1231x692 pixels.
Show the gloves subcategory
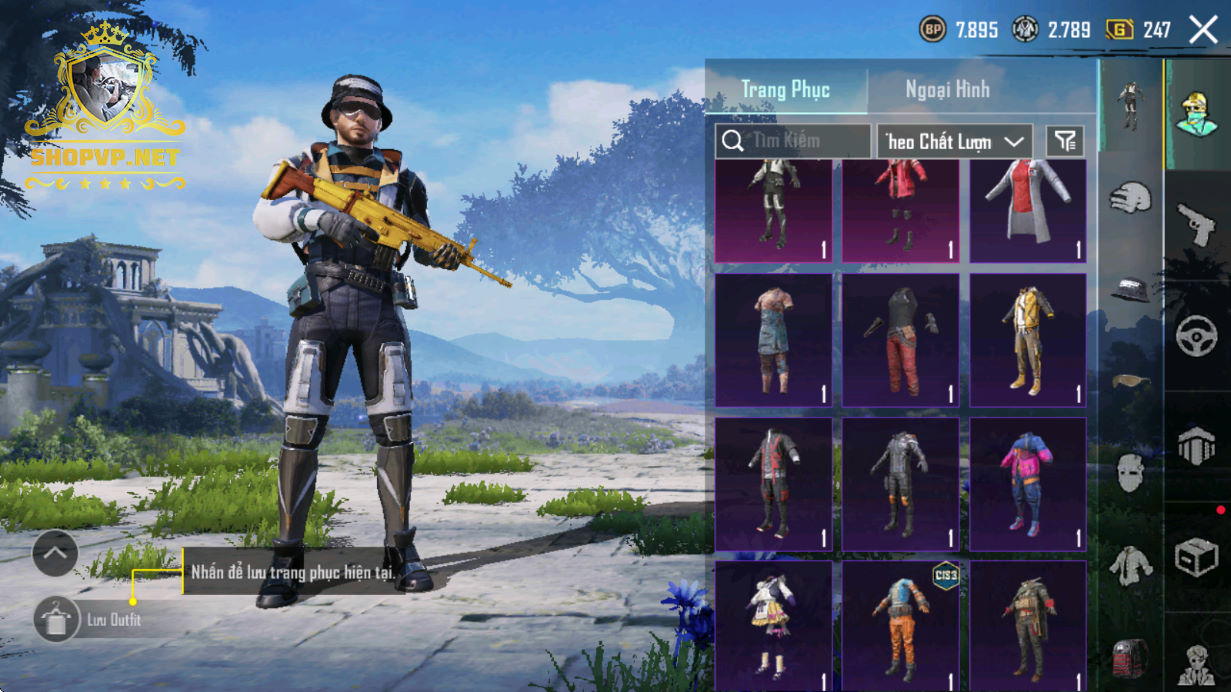point(1130,197)
